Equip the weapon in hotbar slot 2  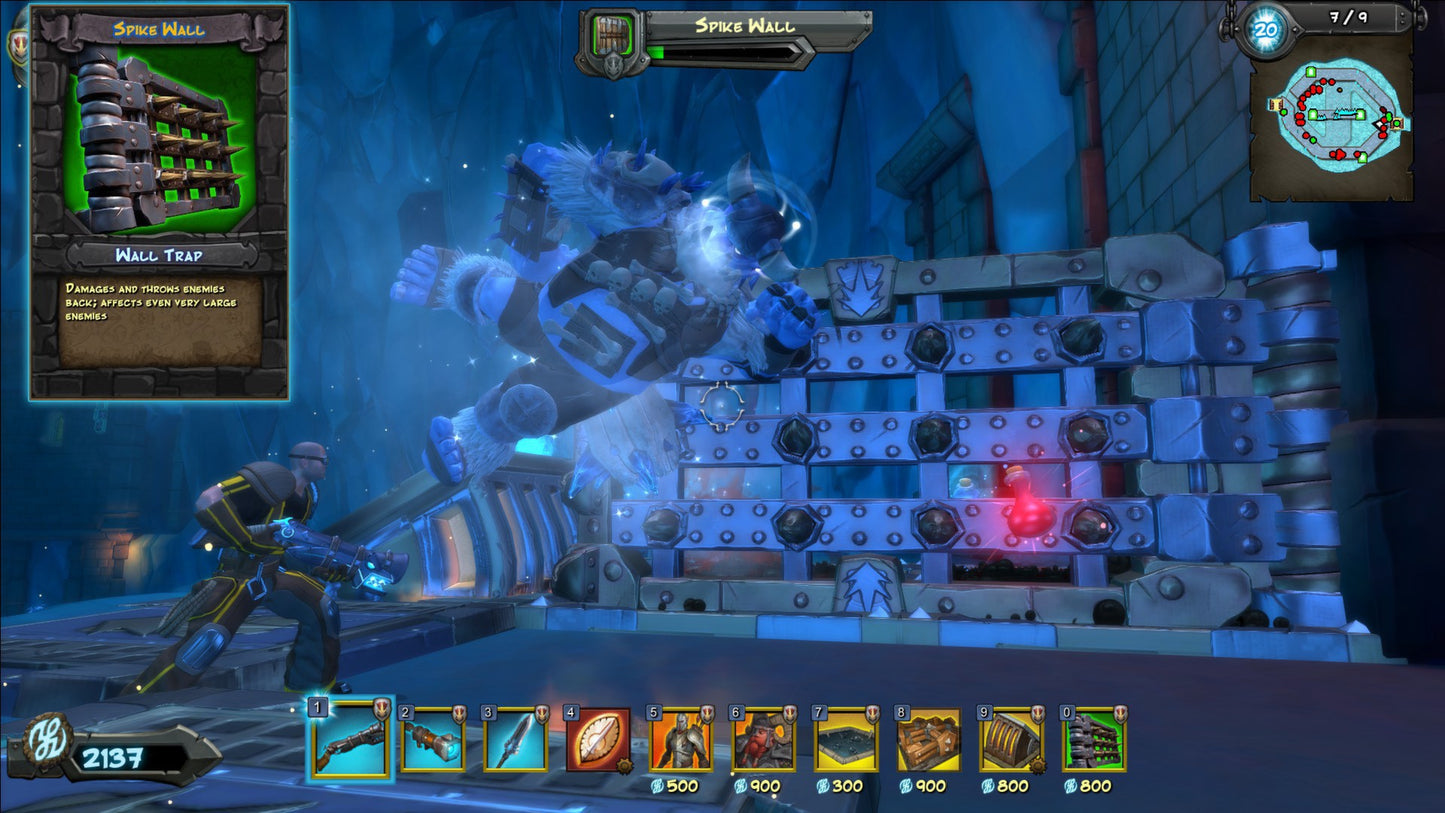434,742
